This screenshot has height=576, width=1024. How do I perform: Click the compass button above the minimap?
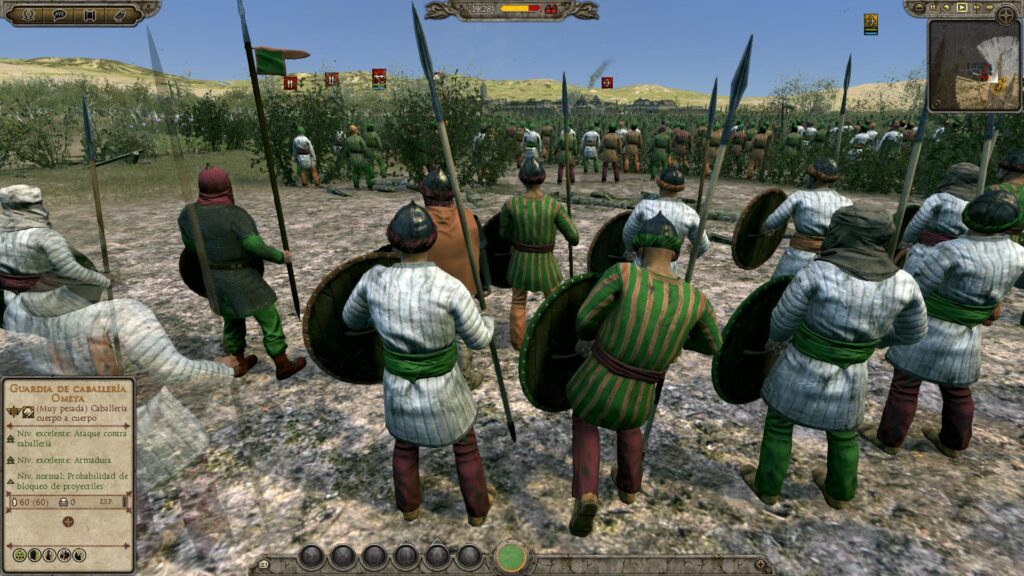click(x=1004, y=14)
